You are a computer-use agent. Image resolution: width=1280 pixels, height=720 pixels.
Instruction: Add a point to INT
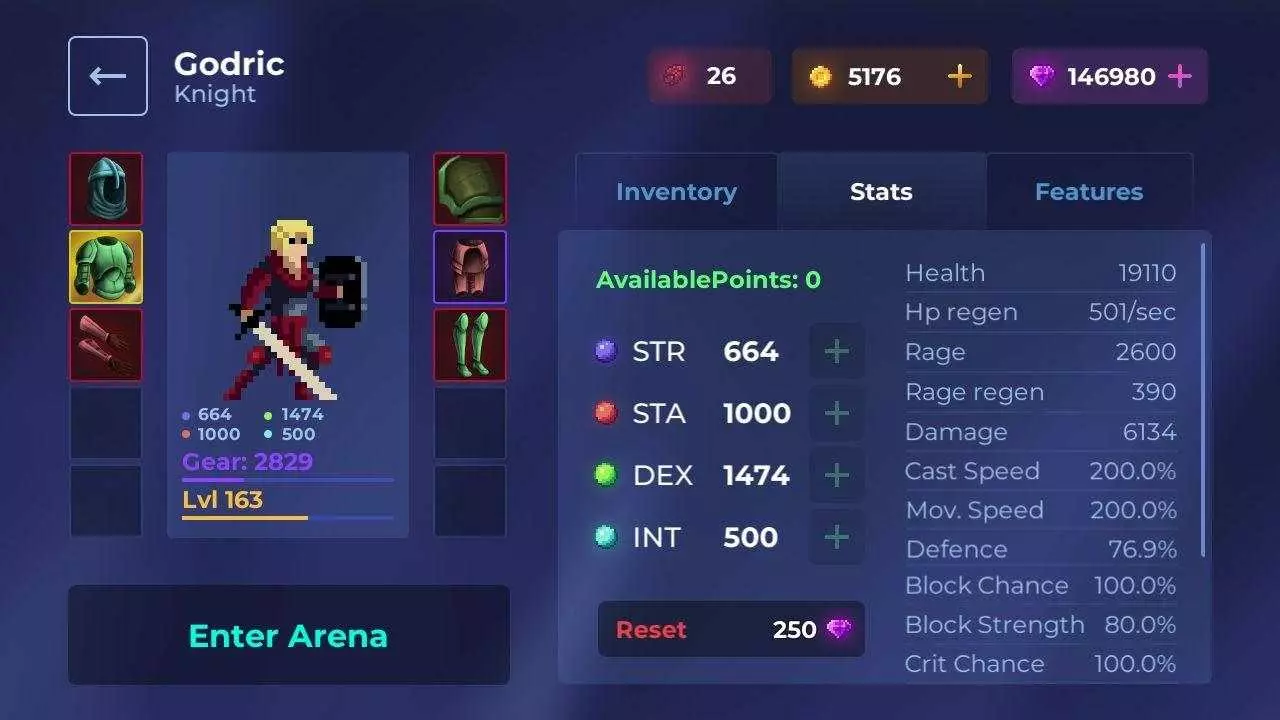[837, 537]
